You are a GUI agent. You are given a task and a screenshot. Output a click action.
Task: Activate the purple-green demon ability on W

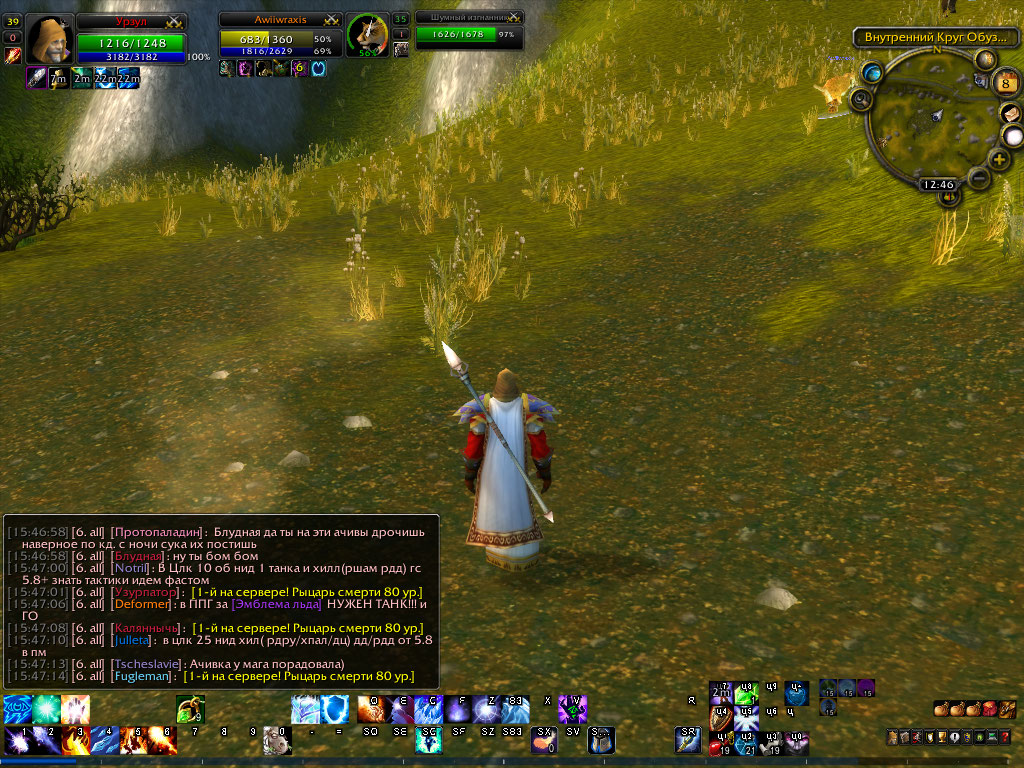pyautogui.click(x=573, y=708)
